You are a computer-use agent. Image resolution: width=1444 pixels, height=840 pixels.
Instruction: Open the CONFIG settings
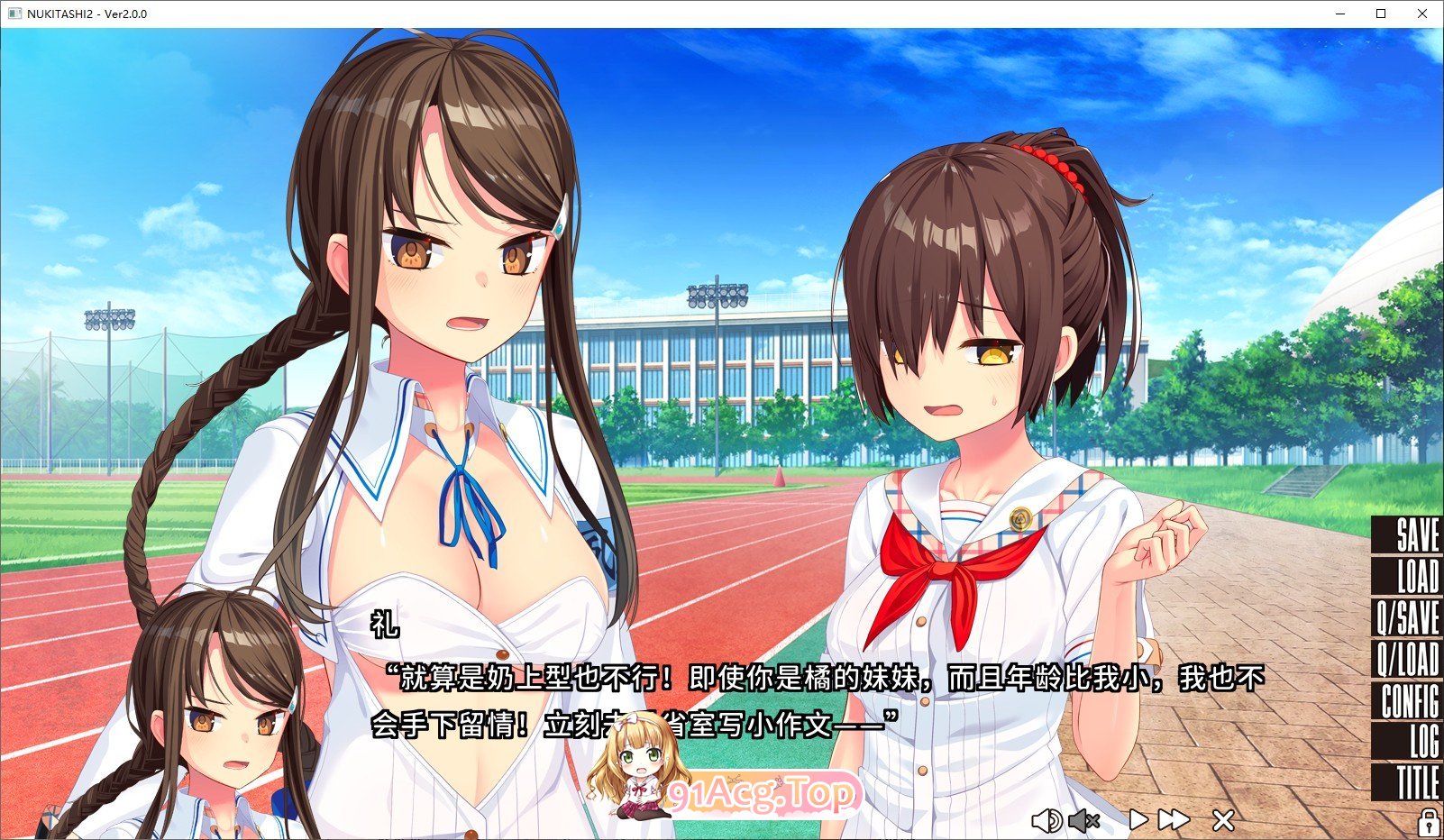pyautogui.click(x=1411, y=701)
